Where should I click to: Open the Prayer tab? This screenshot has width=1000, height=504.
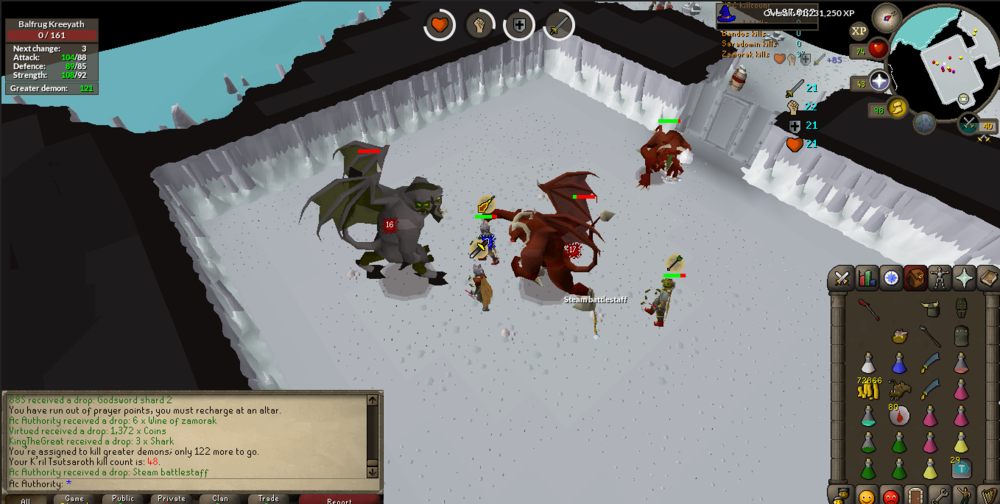964,278
